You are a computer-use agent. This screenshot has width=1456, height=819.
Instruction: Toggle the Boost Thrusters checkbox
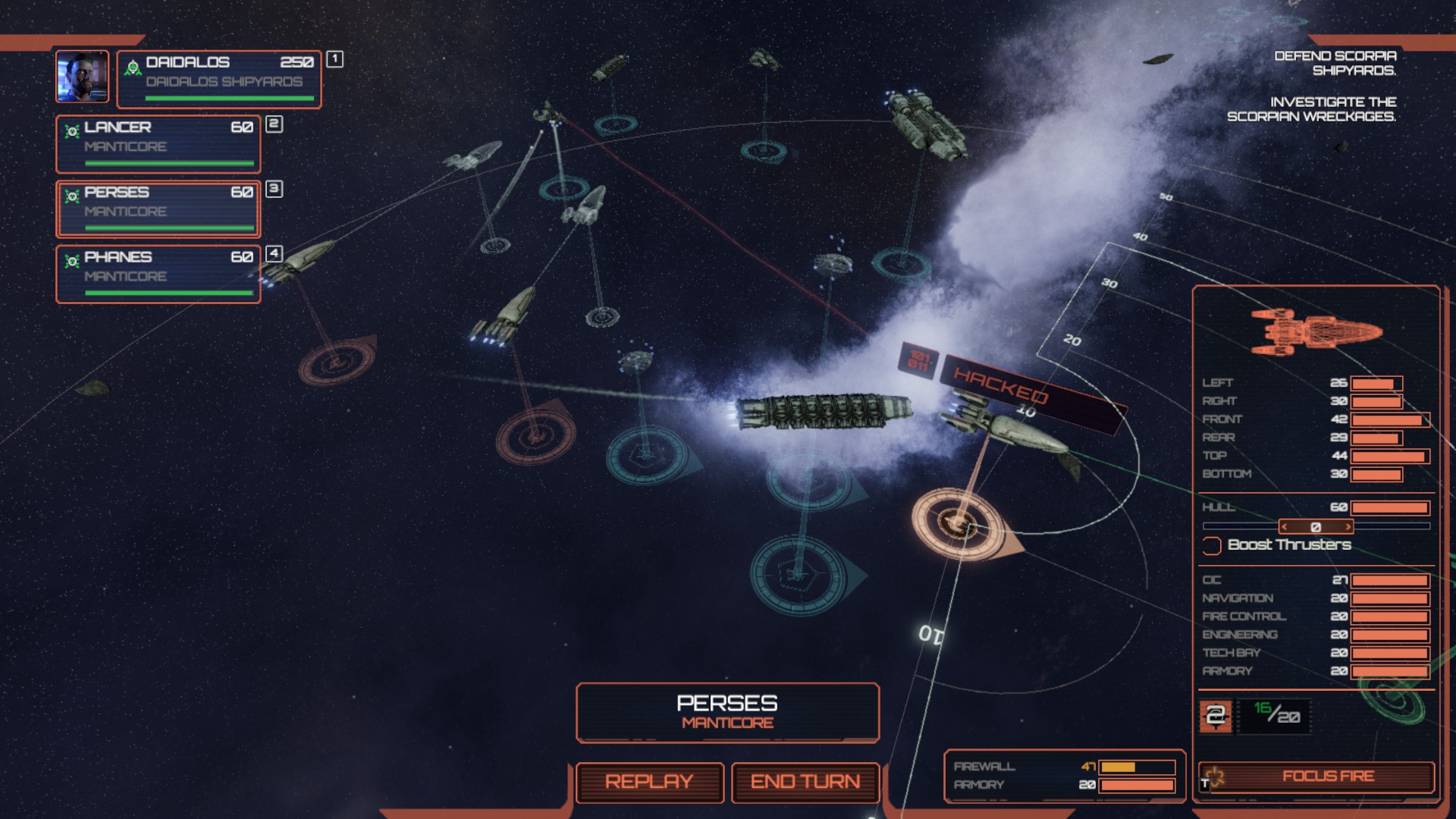[1212, 545]
